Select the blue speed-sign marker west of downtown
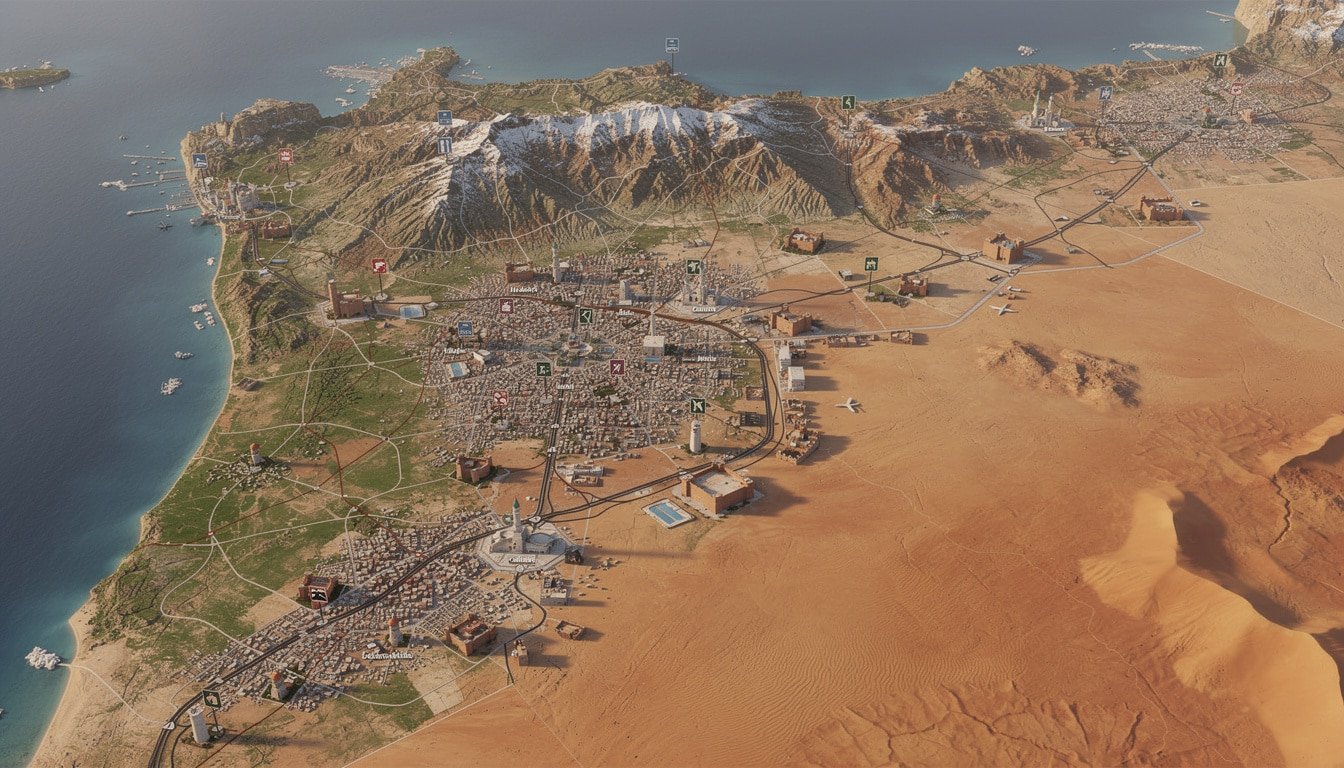Screen dimensions: 1344x768 pos(465,328)
